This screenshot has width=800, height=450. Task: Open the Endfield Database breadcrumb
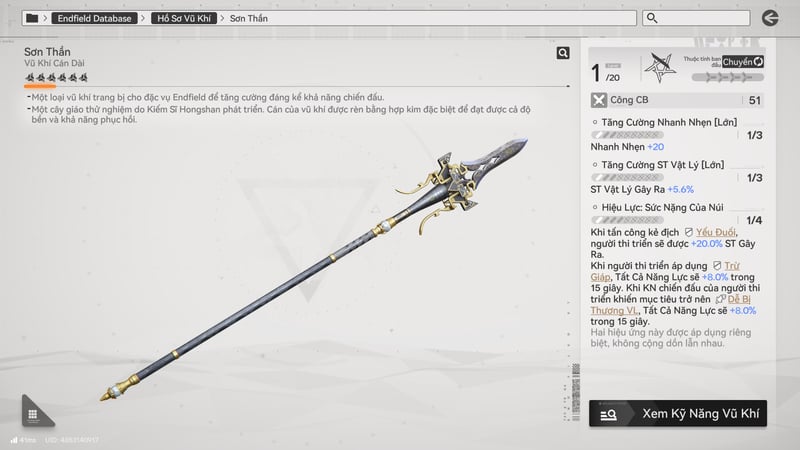point(97,18)
